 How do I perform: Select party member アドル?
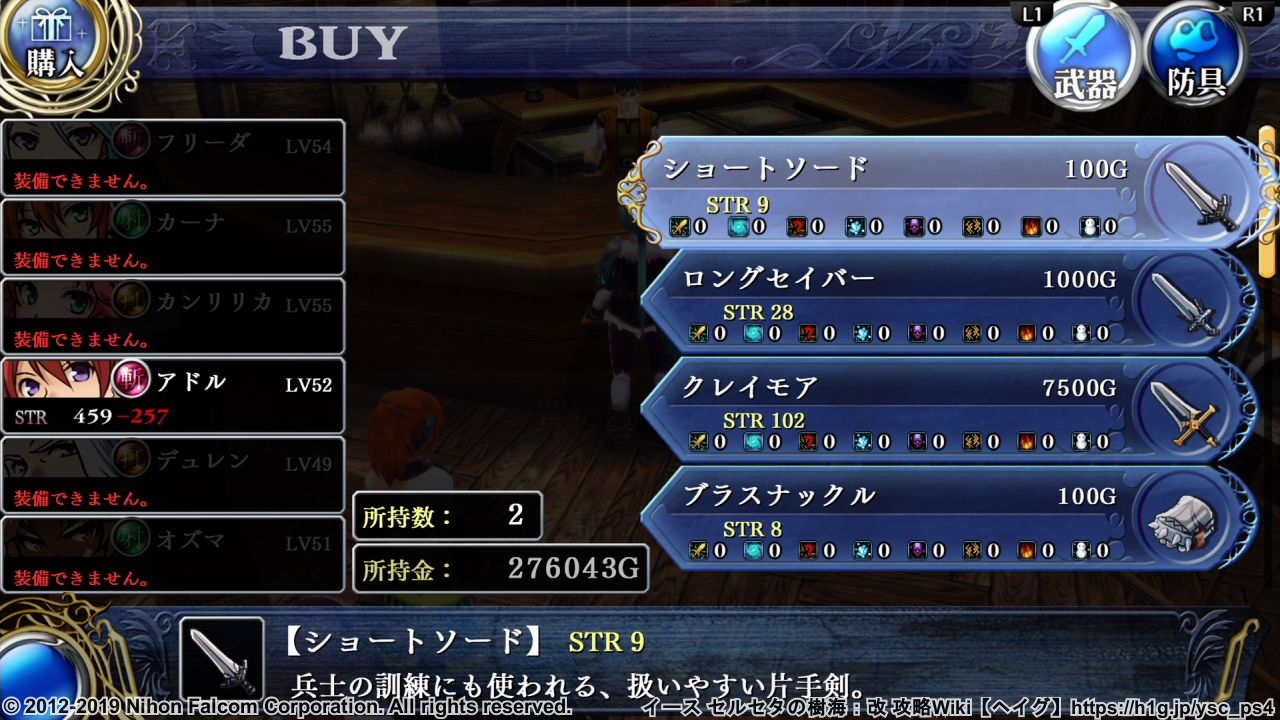point(173,396)
